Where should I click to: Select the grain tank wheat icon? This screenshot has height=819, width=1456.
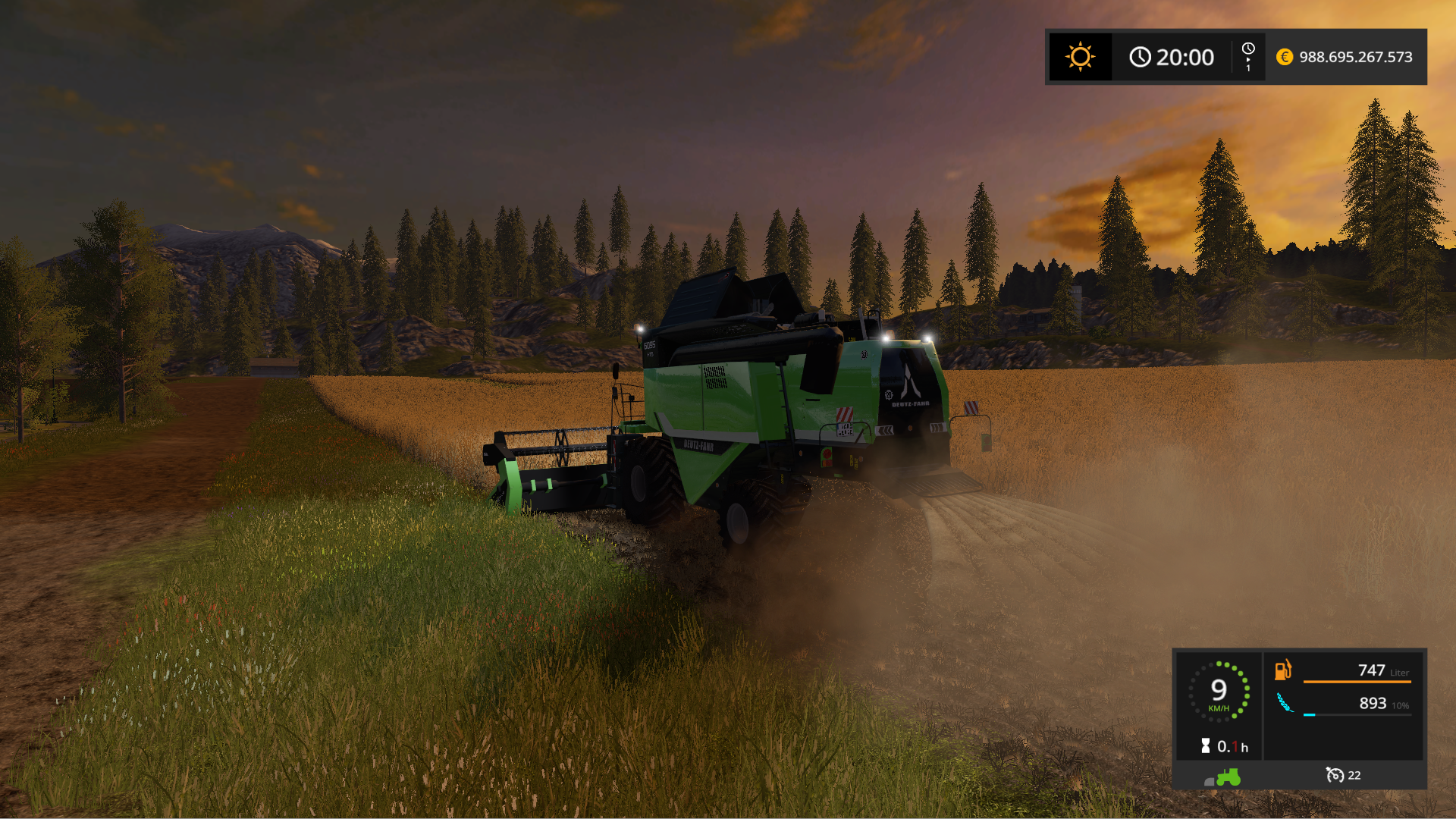[1285, 703]
